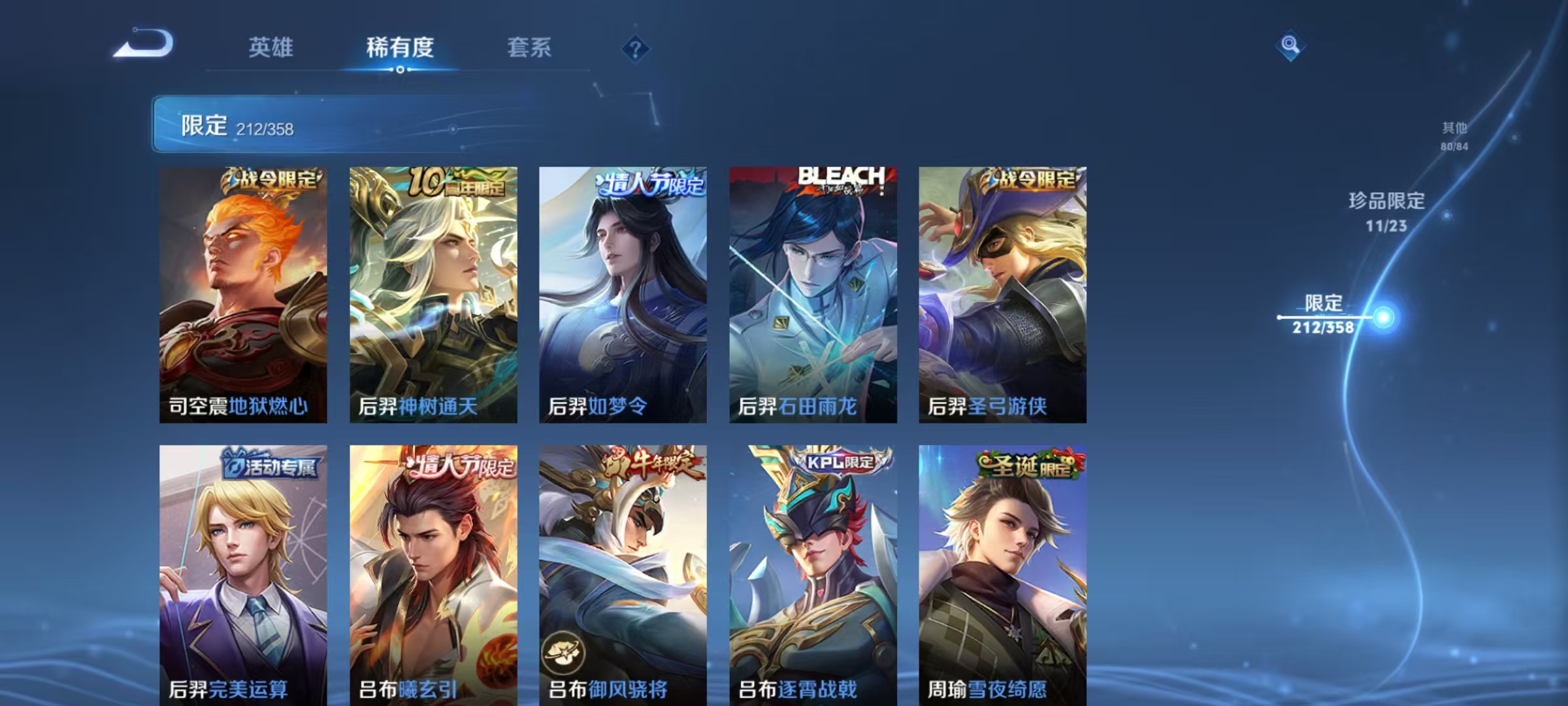Image resolution: width=1568 pixels, height=706 pixels.
Task: Click the help question mark icon
Action: tap(635, 48)
